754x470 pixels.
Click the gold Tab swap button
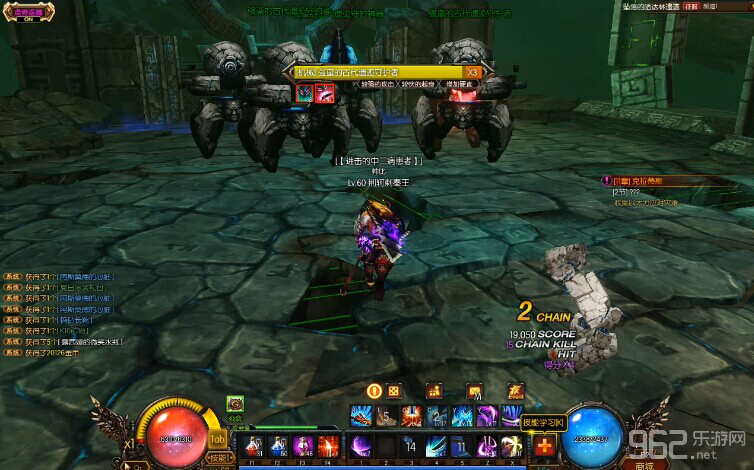pos(216,438)
